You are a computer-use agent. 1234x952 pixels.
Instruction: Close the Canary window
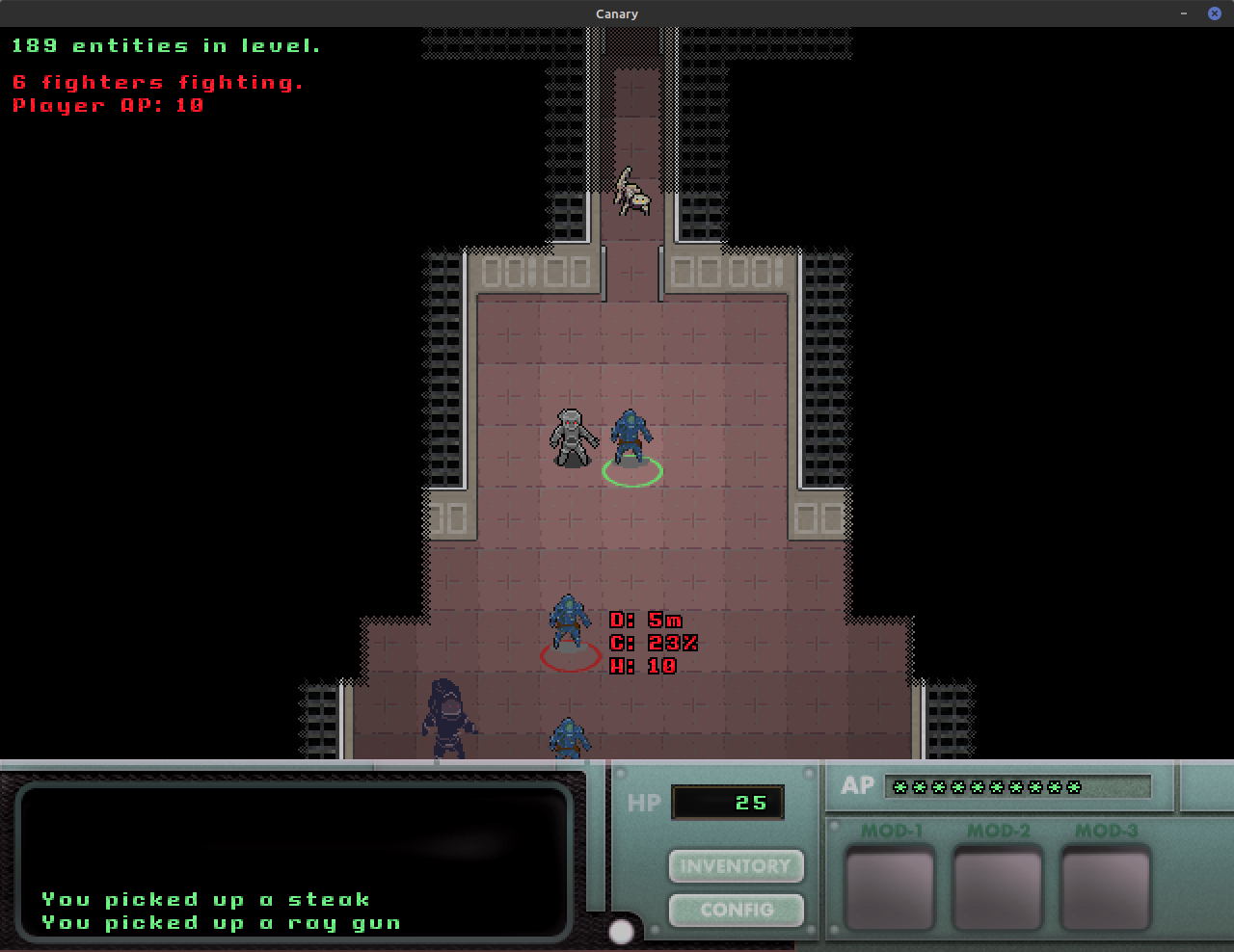click(x=1215, y=13)
